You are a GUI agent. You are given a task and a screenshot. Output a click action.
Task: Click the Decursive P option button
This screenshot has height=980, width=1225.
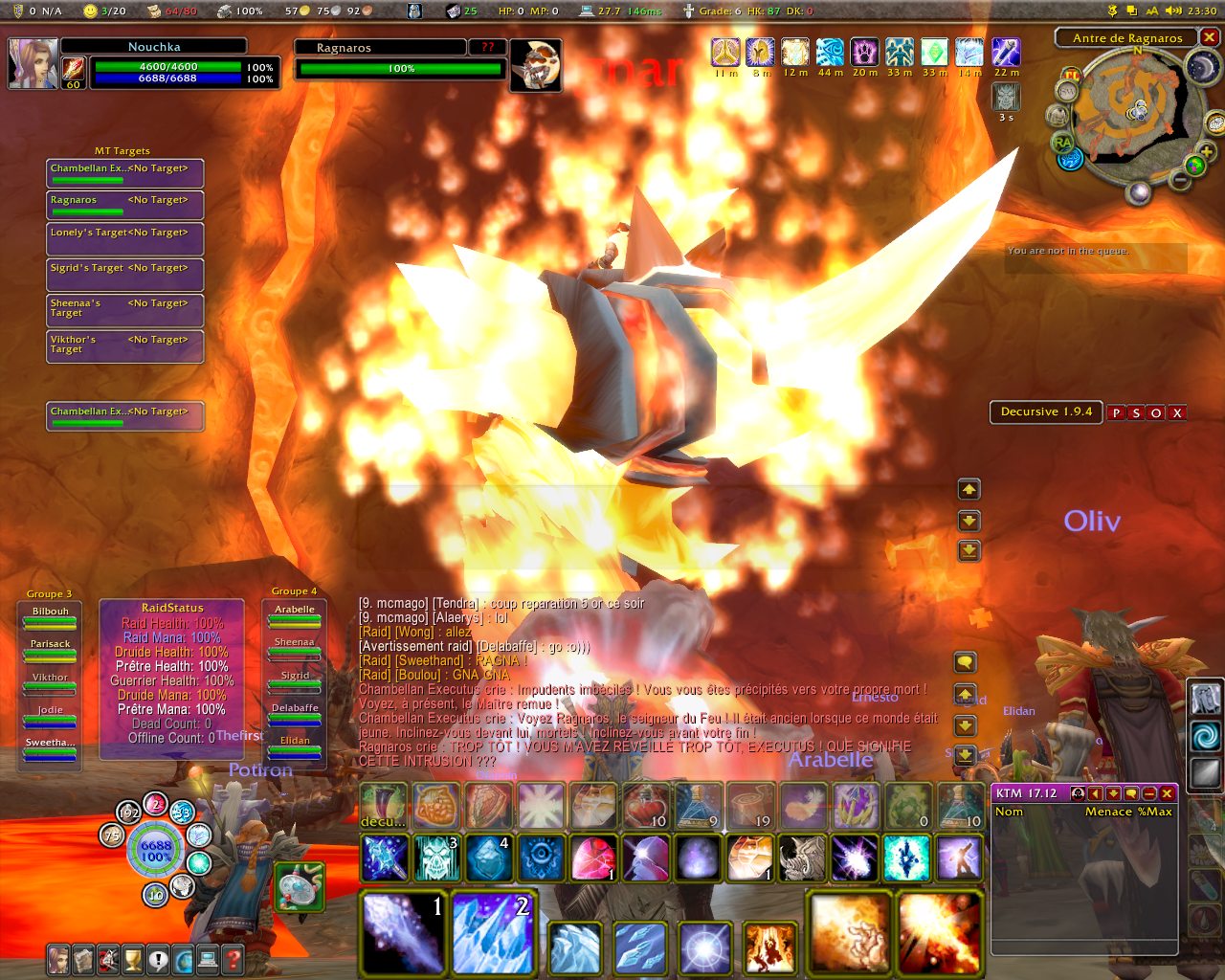tap(1116, 413)
